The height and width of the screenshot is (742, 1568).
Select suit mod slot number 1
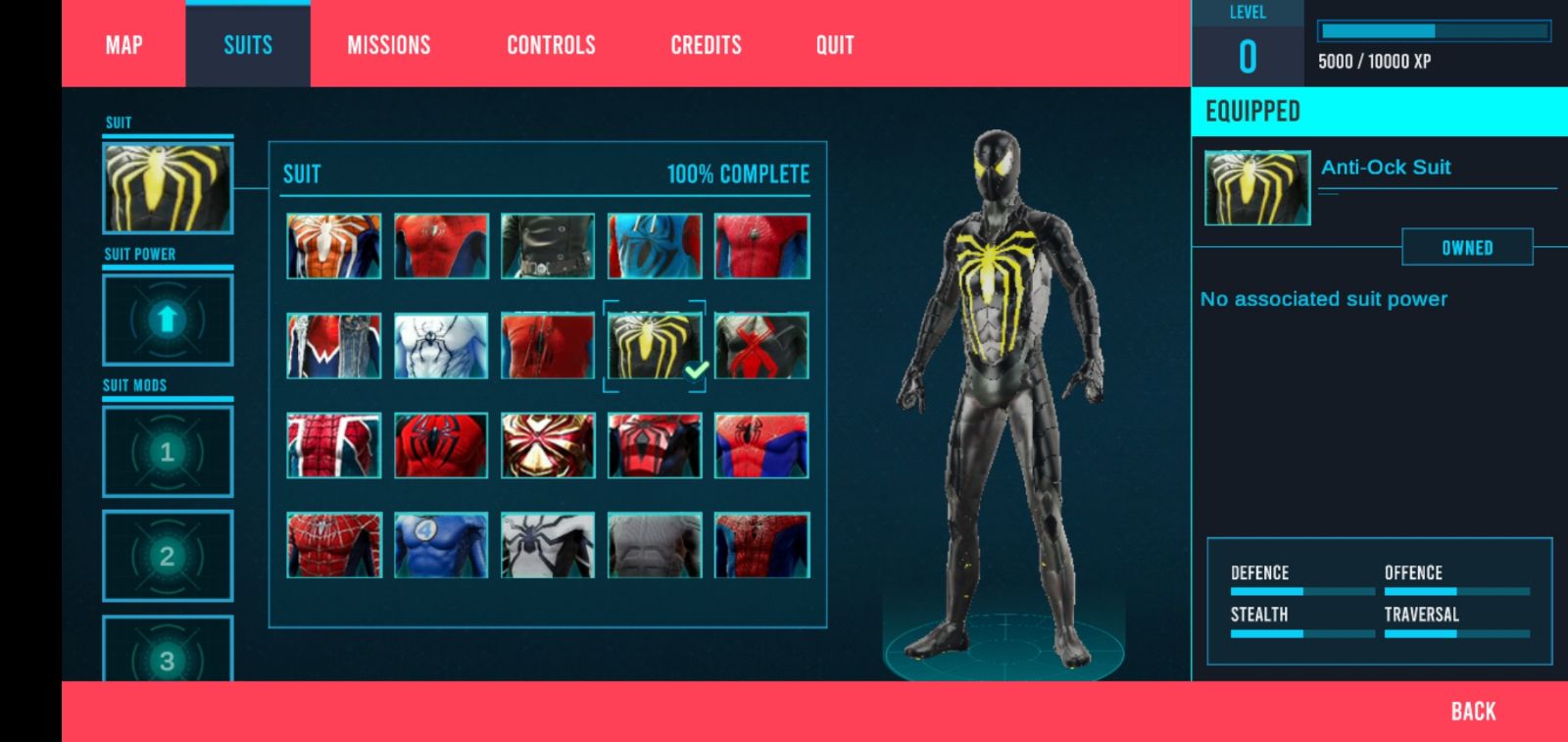point(168,452)
